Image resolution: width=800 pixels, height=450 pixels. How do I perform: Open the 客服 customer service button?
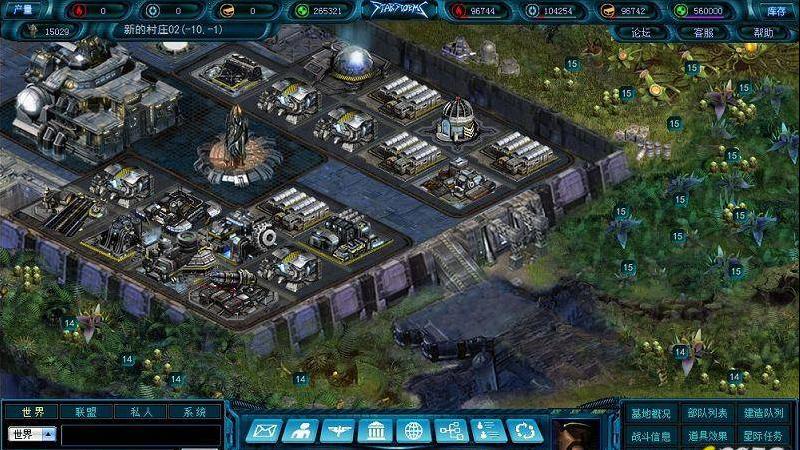click(x=703, y=32)
